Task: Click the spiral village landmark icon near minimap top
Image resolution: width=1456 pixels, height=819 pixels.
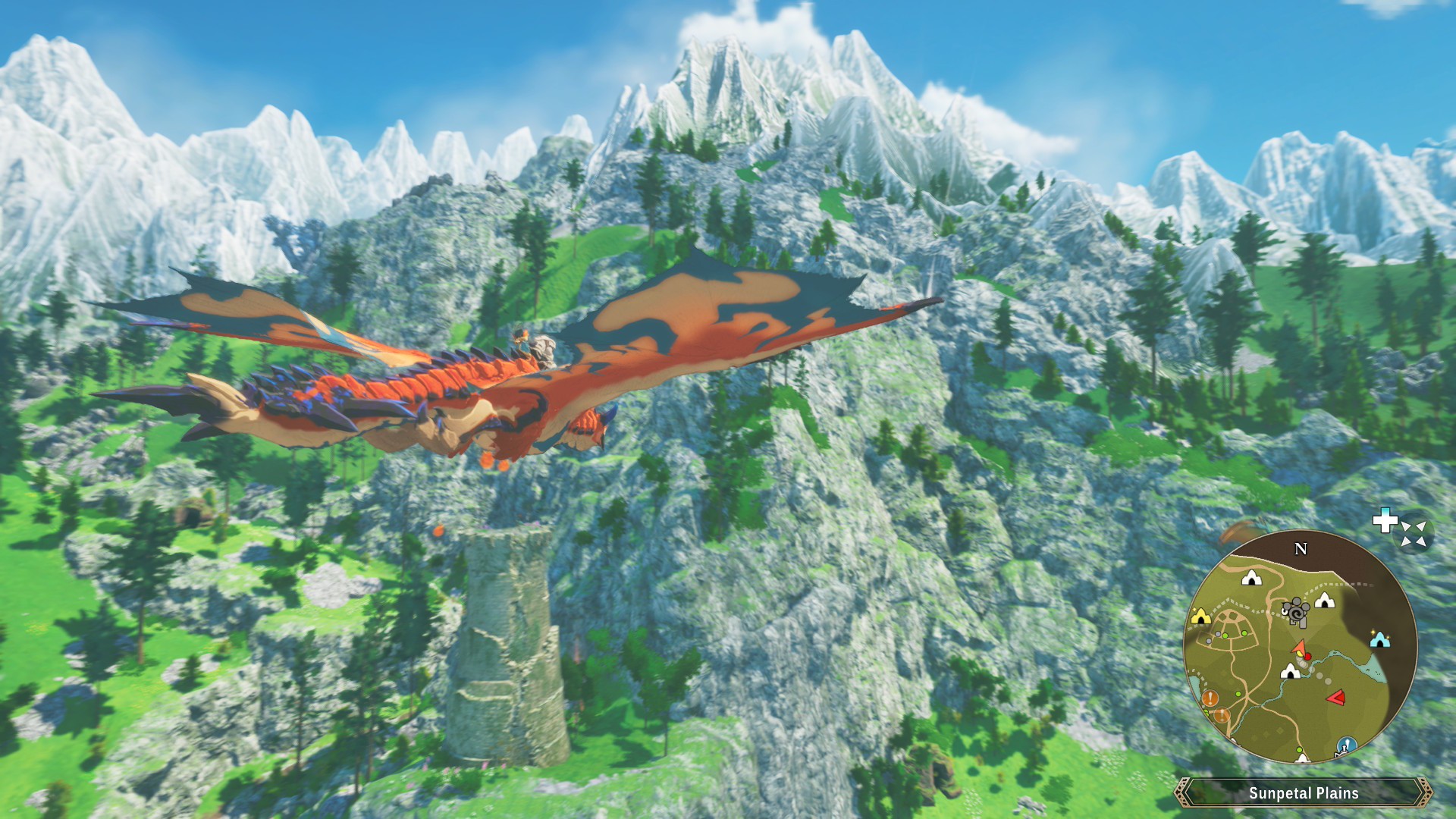Action: (x=1296, y=613)
